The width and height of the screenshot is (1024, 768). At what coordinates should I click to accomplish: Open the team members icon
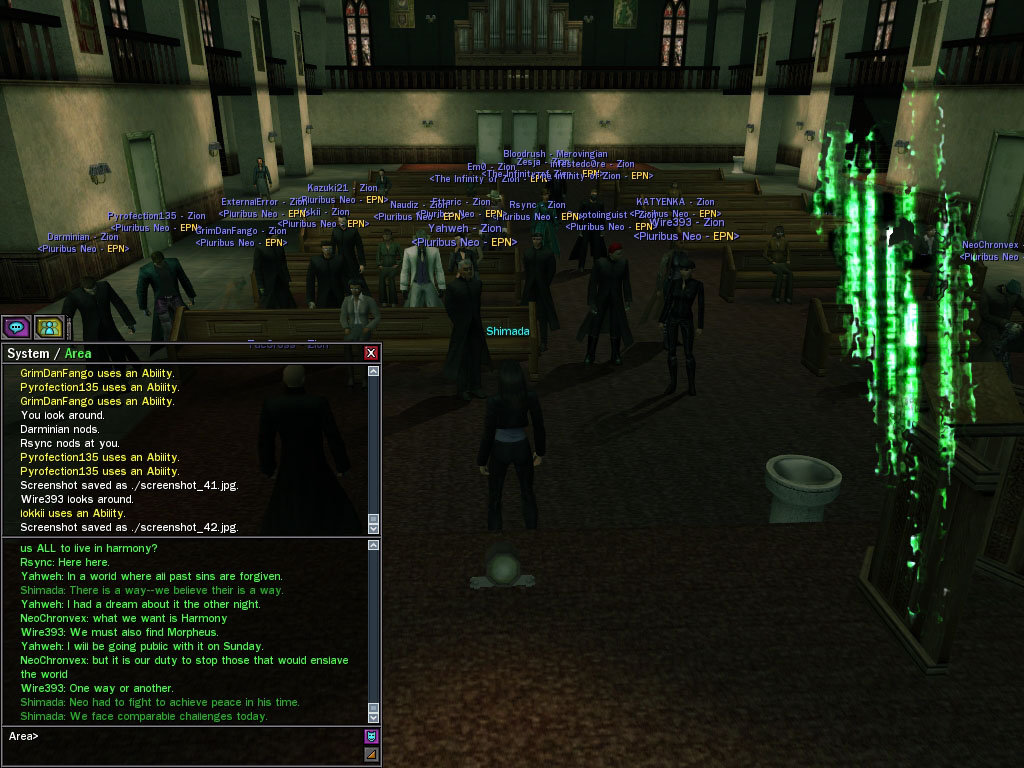[49, 327]
